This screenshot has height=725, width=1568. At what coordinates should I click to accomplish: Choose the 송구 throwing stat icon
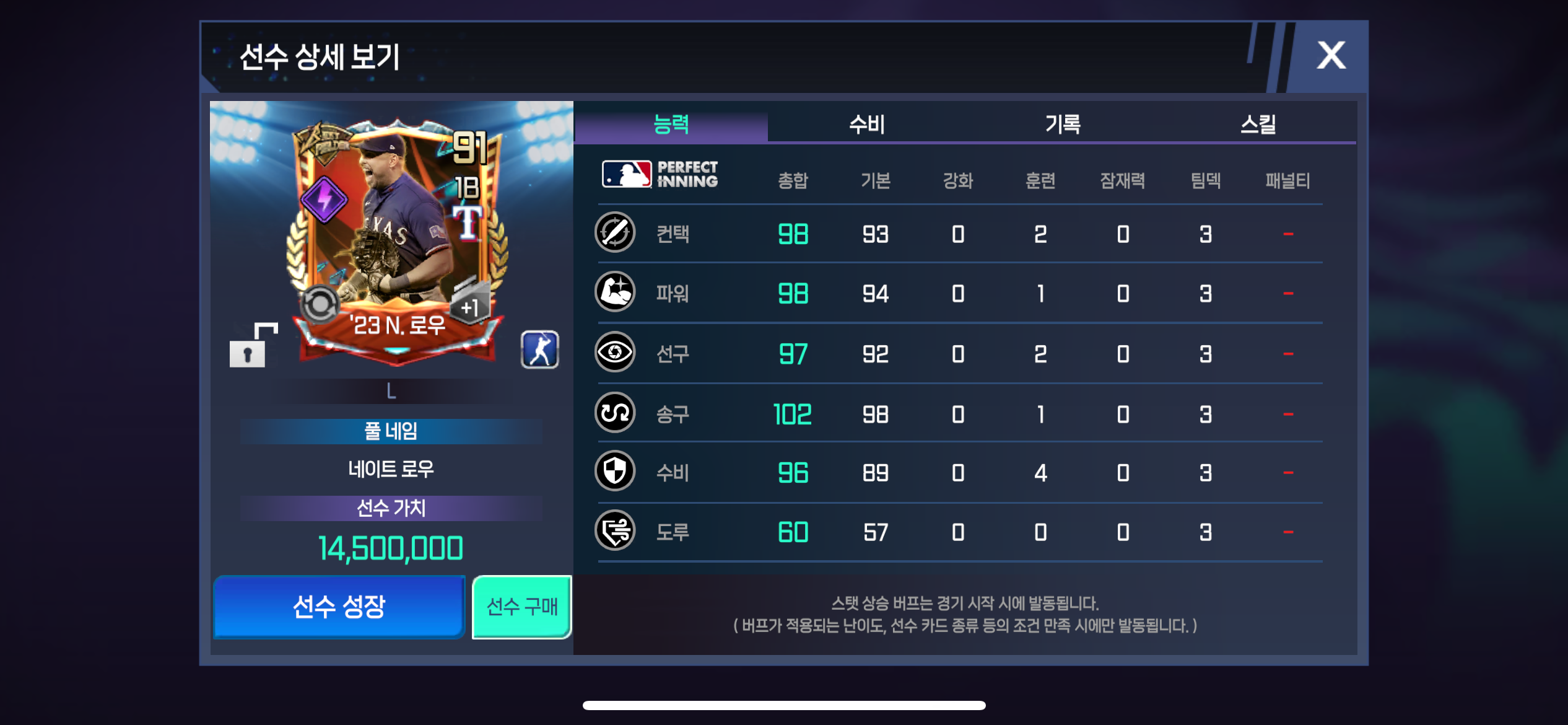click(615, 412)
